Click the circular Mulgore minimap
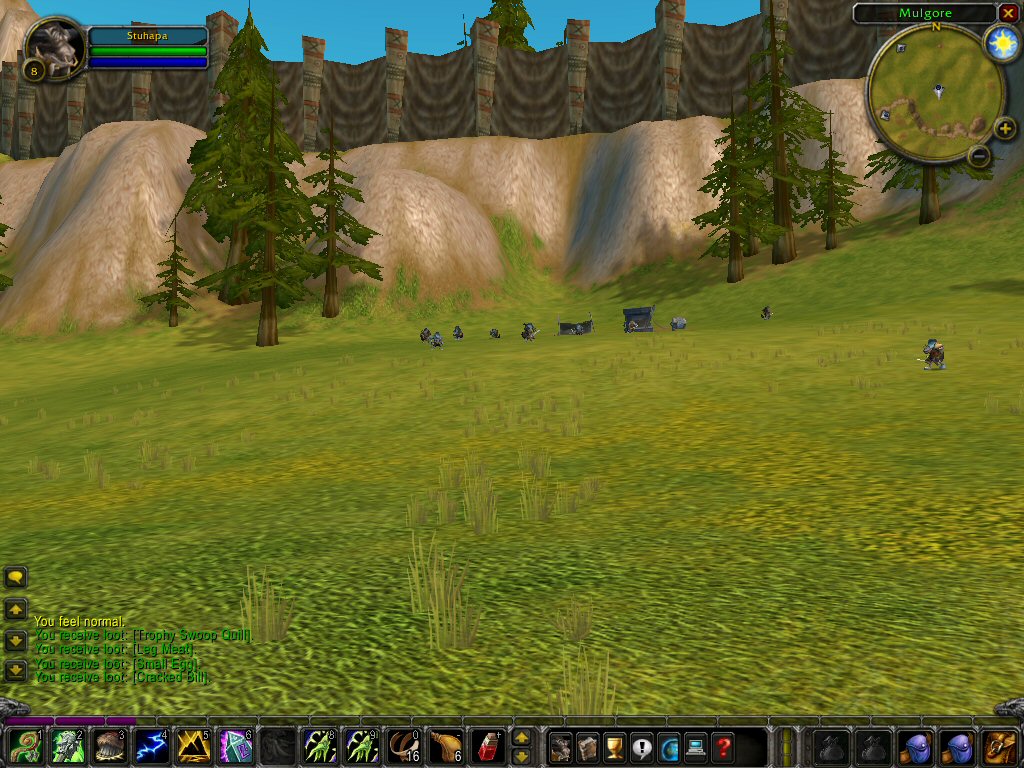The width and height of the screenshot is (1024, 768). pyautogui.click(x=937, y=93)
